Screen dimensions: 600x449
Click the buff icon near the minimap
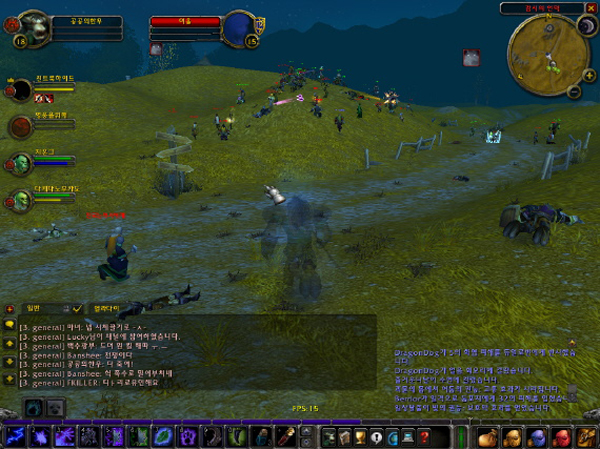pos(471,57)
